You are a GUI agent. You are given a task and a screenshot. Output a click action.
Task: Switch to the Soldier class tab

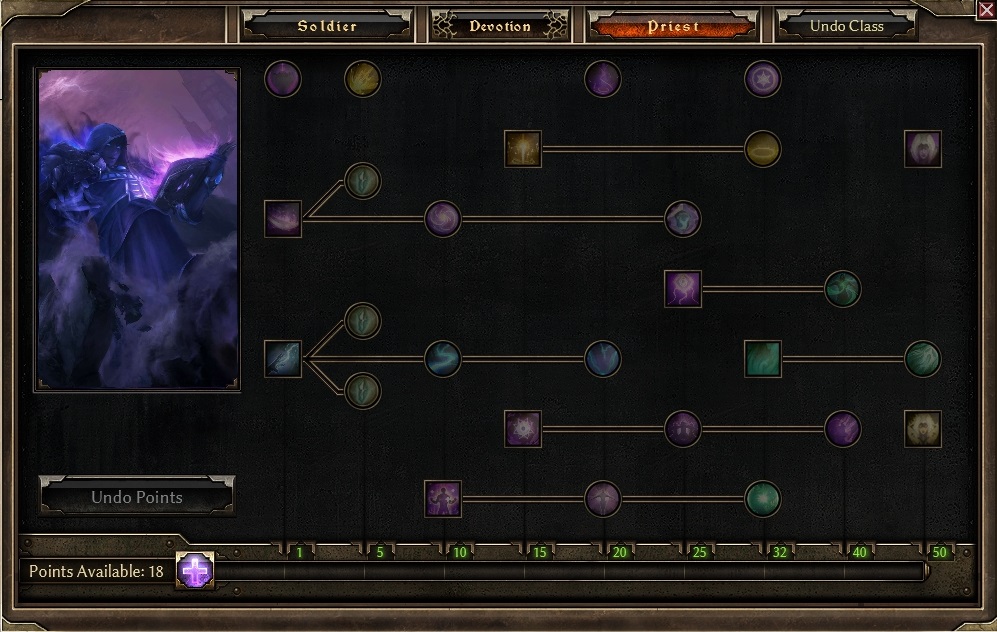click(x=327, y=26)
